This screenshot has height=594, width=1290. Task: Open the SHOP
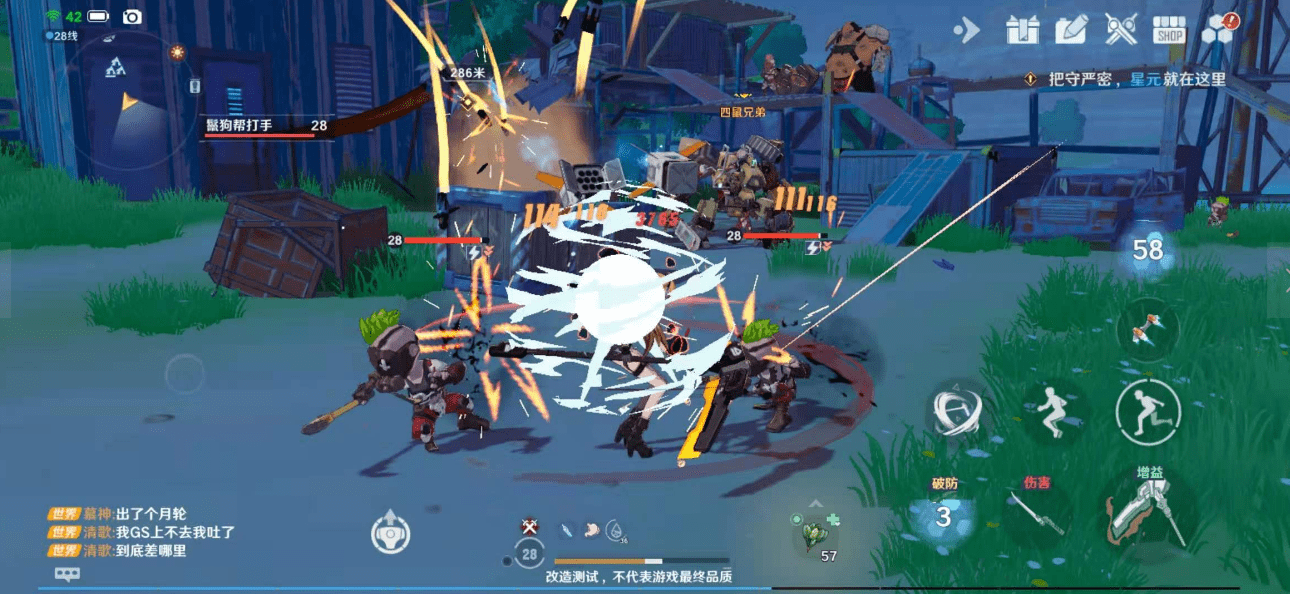pyautogui.click(x=1169, y=30)
